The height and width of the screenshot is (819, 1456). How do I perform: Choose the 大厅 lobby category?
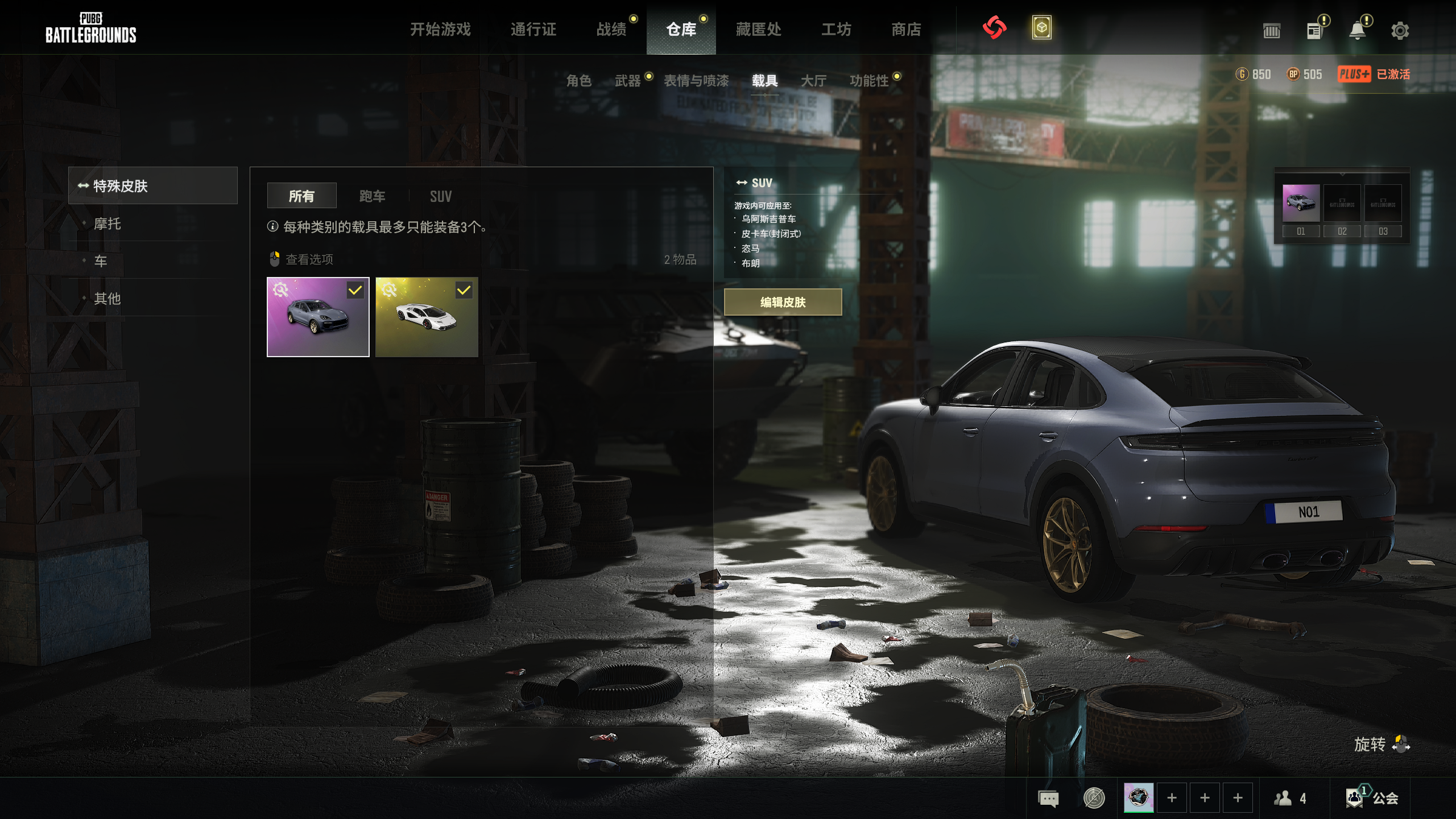pyautogui.click(x=813, y=81)
